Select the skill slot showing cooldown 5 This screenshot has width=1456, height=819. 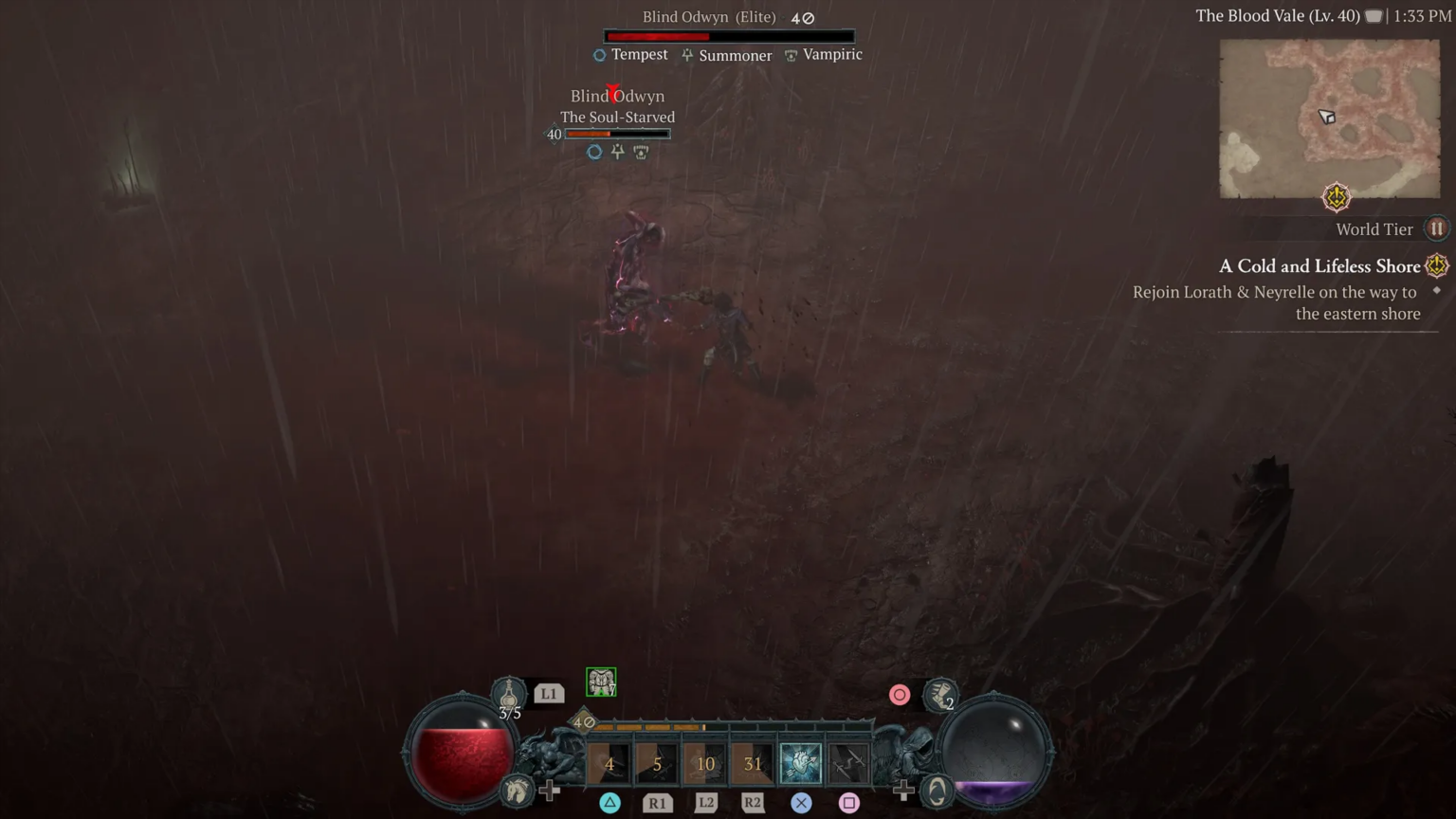[657, 763]
